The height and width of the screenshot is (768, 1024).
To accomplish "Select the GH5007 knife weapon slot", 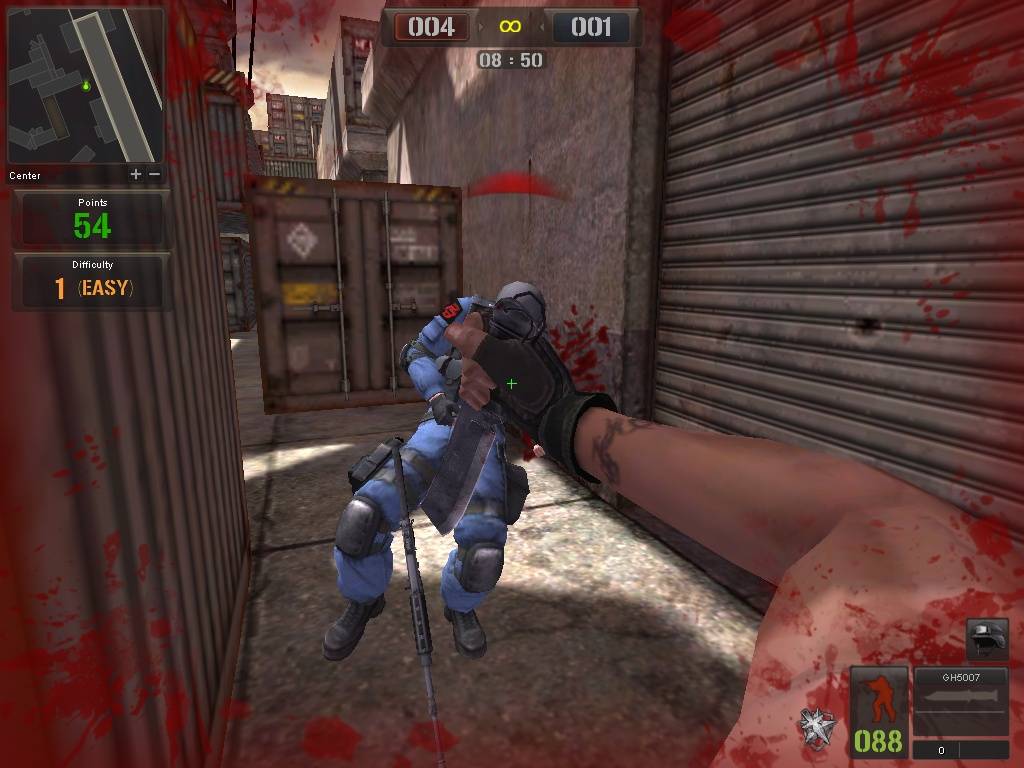I will (960, 704).
